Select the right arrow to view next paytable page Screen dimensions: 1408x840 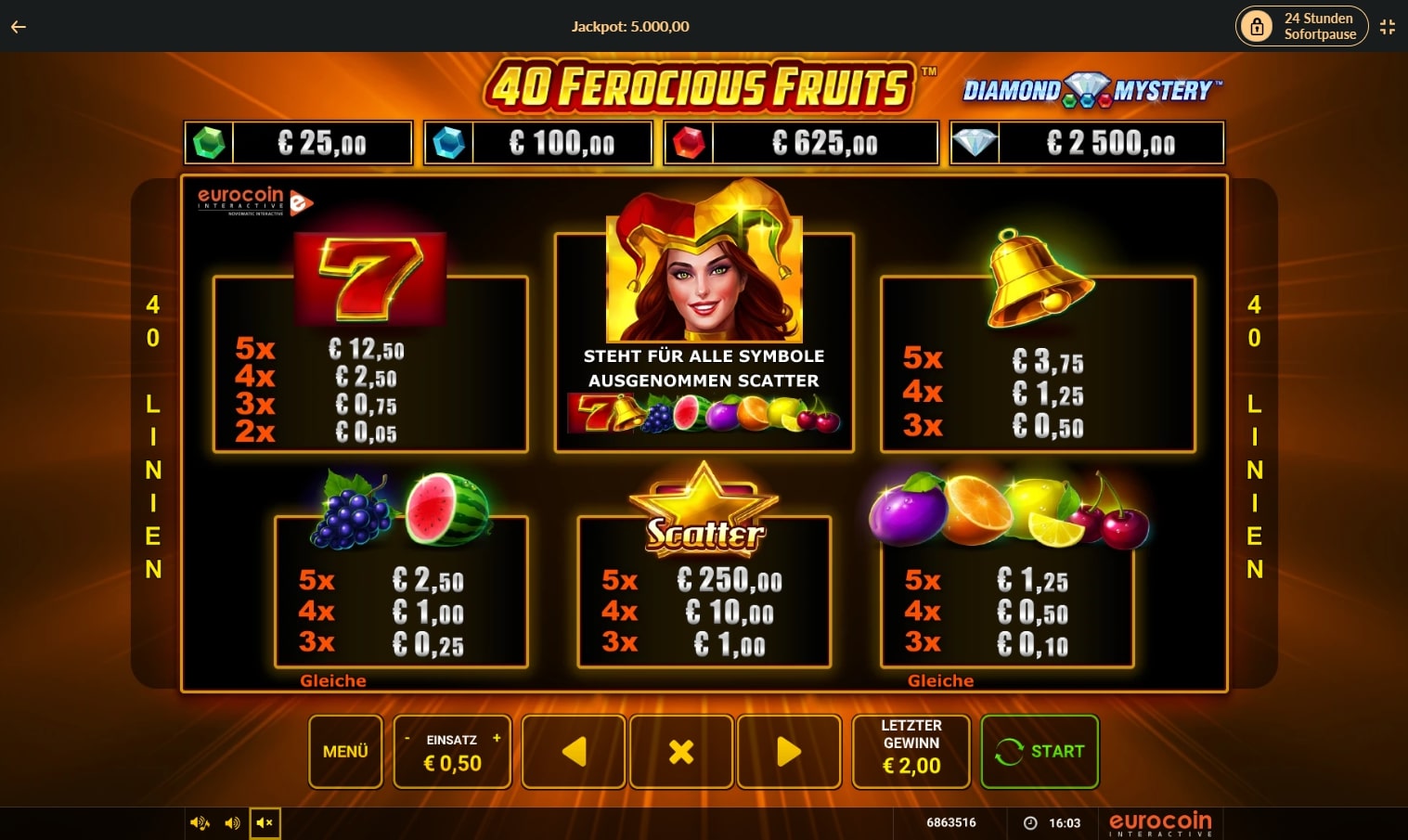tap(789, 751)
